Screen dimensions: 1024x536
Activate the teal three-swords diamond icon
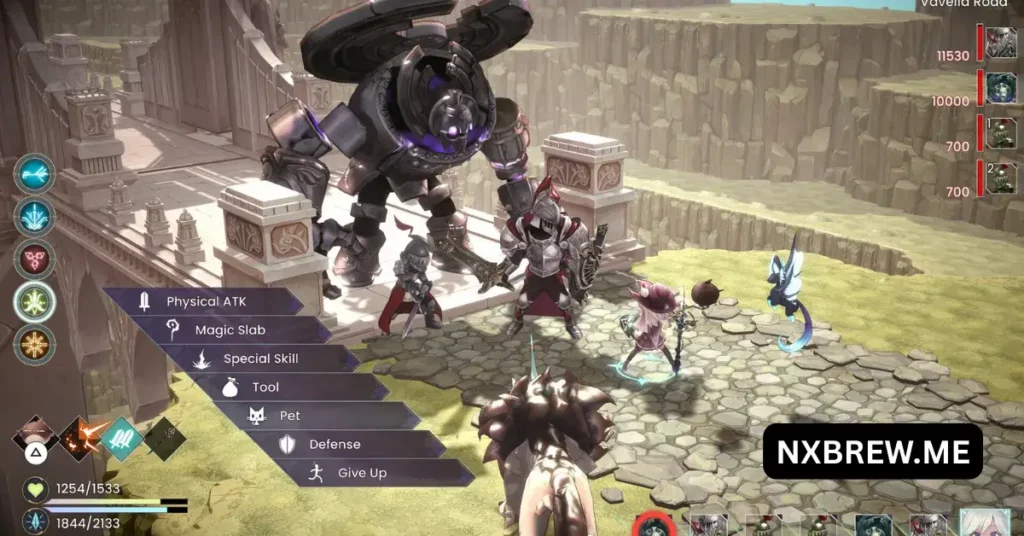121,438
